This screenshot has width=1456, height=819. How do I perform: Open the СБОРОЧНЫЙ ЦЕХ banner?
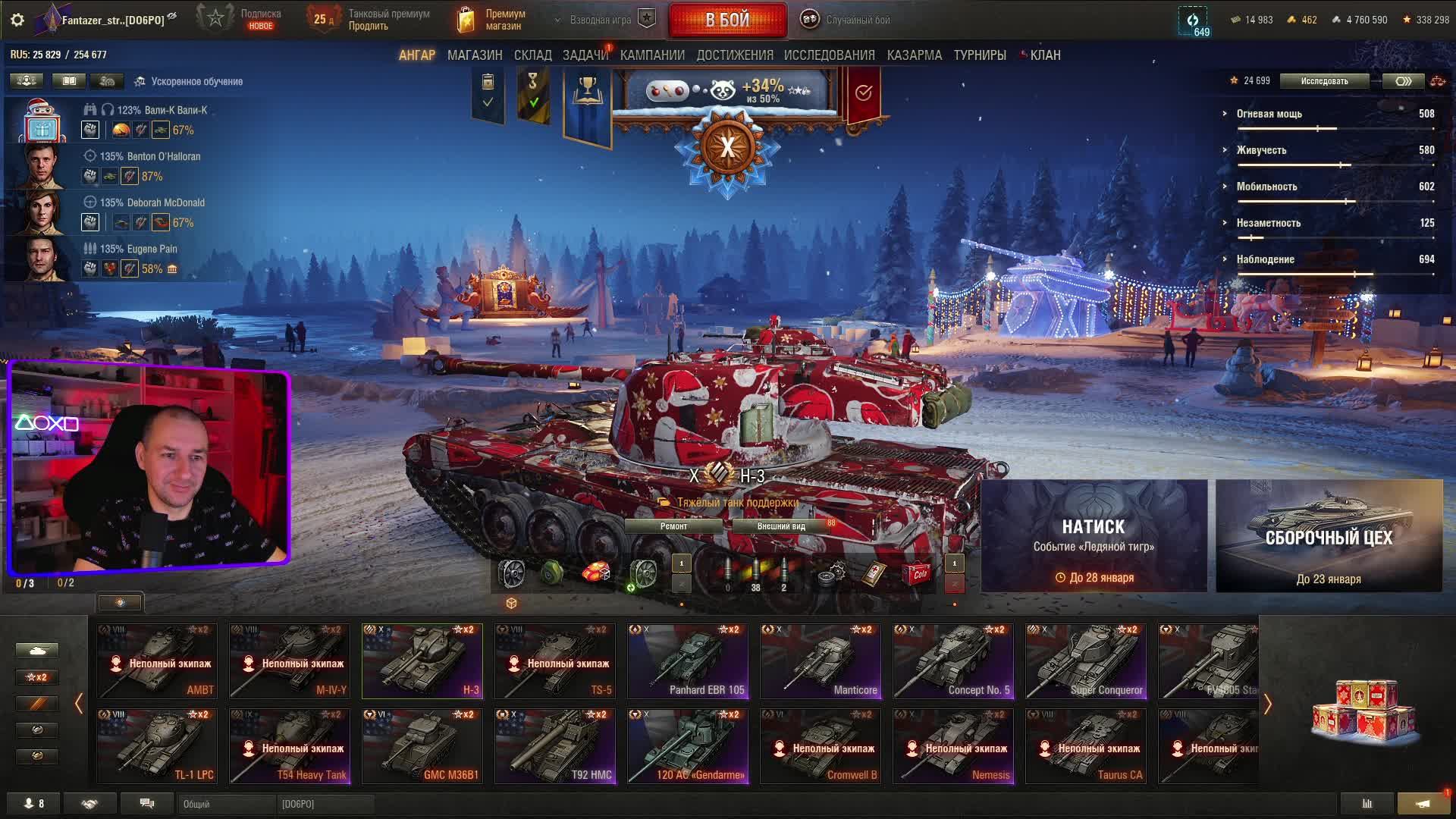(x=1329, y=535)
